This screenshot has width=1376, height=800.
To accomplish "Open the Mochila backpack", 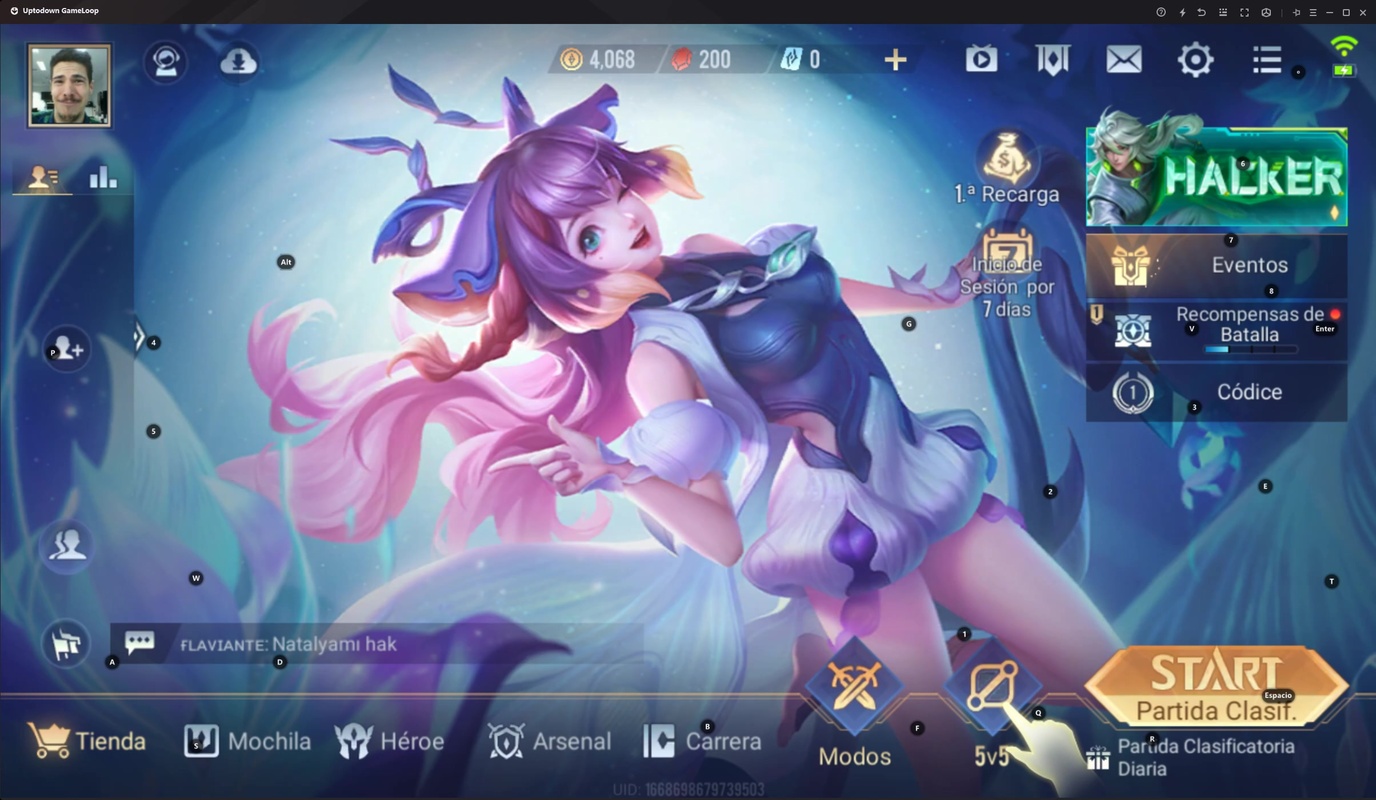I will 248,741.
